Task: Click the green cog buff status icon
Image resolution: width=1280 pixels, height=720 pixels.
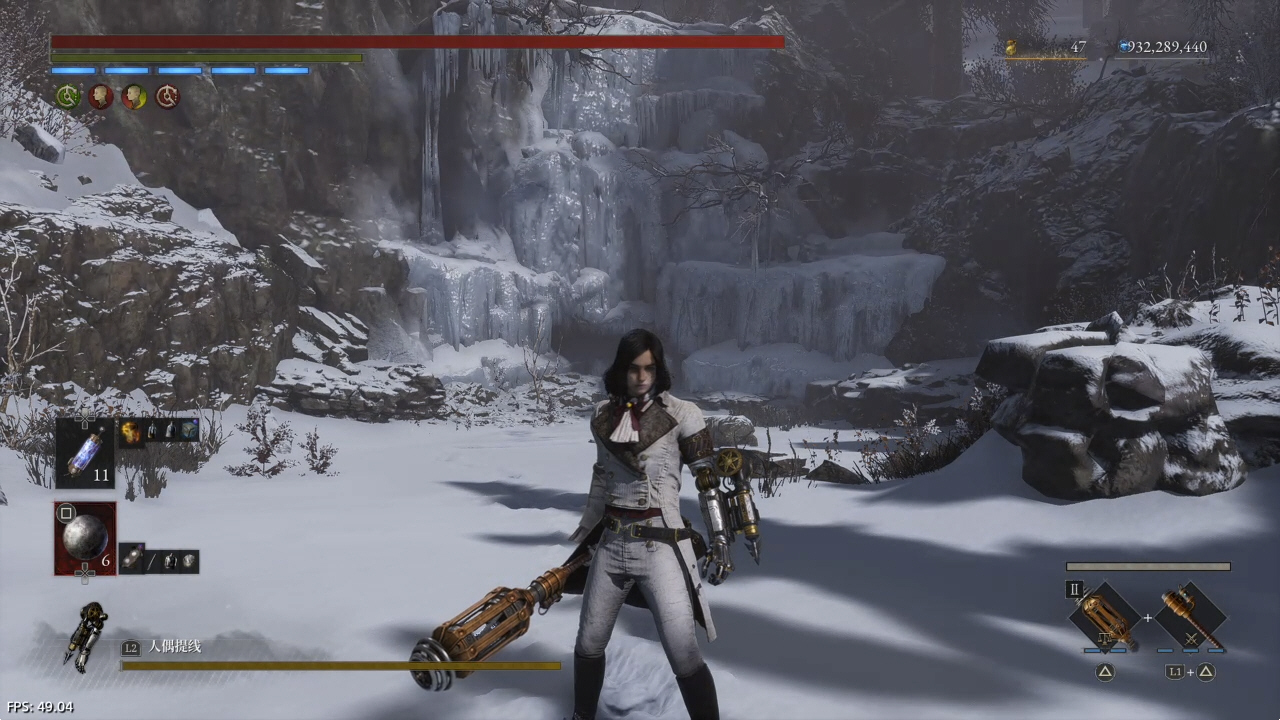Action: pyautogui.click(x=68, y=96)
